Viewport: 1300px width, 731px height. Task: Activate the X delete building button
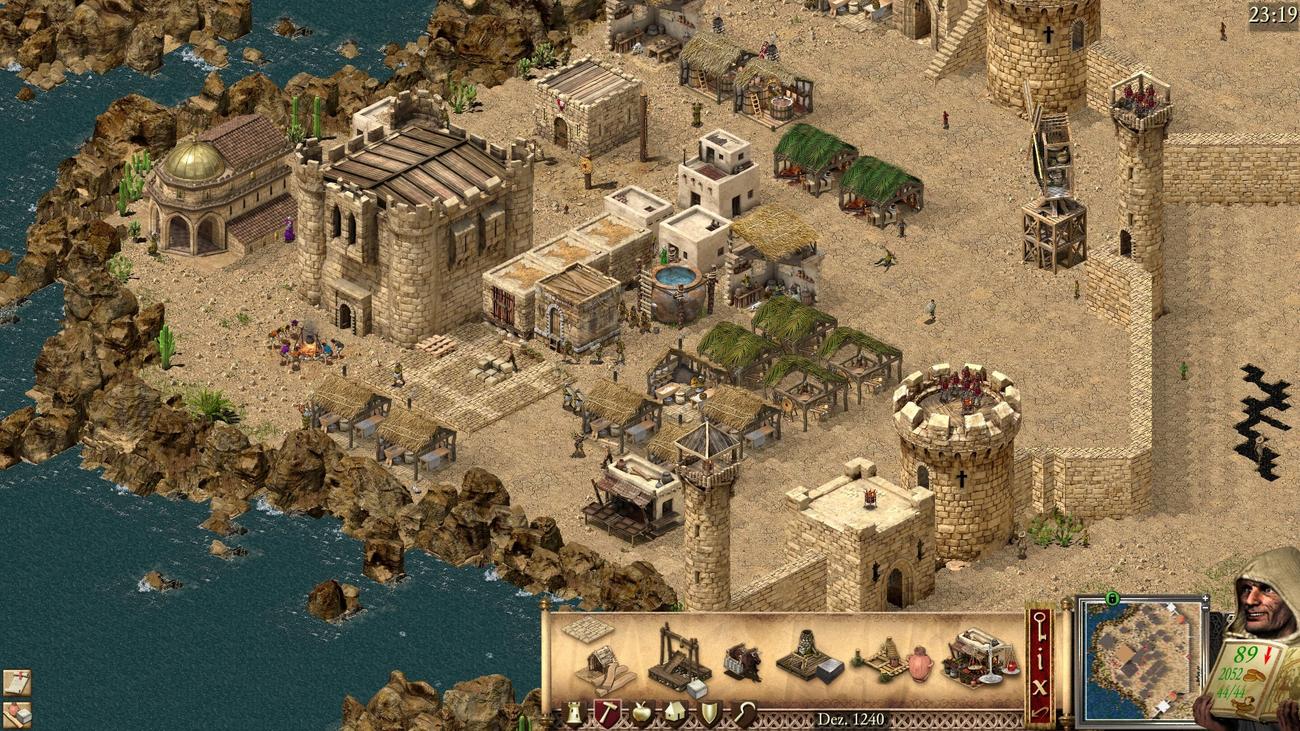coord(1040,686)
